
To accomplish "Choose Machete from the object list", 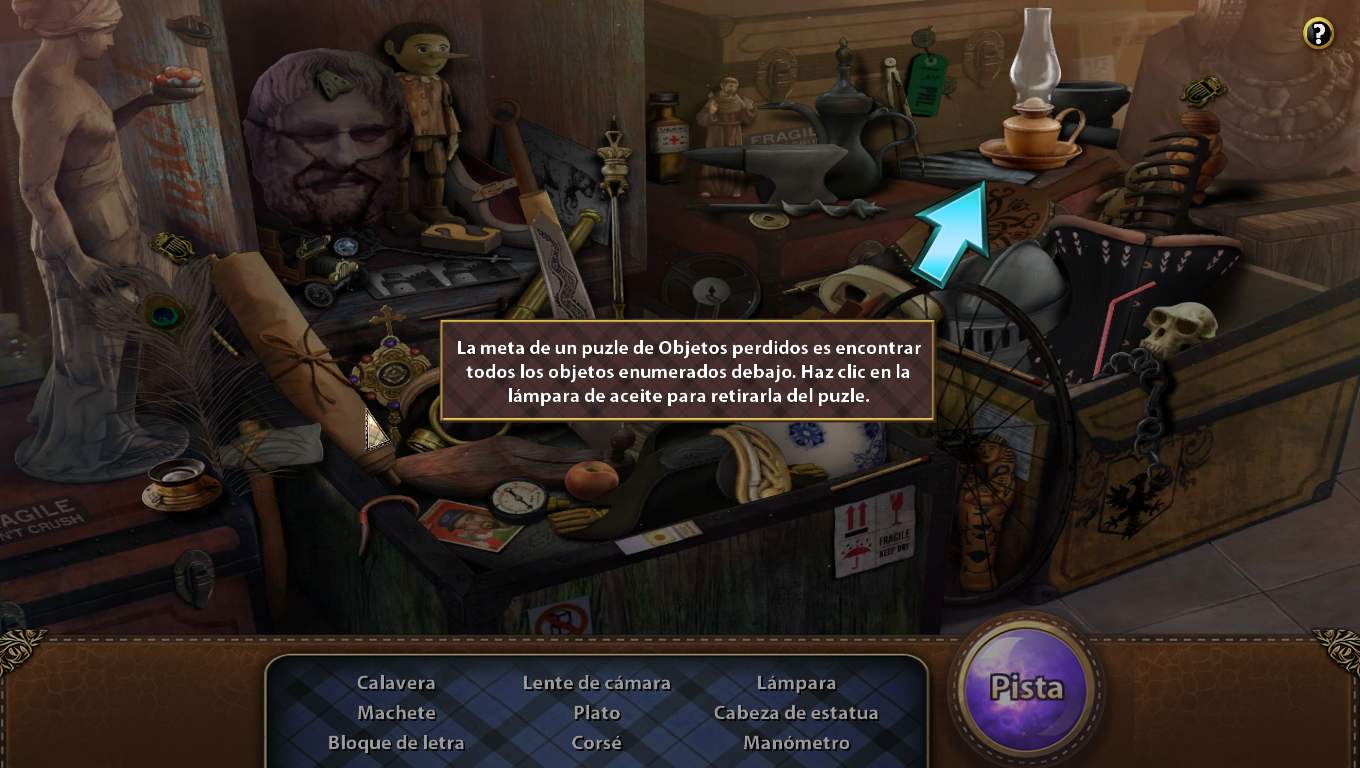I will pyautogui.click(x=396, y=713).
